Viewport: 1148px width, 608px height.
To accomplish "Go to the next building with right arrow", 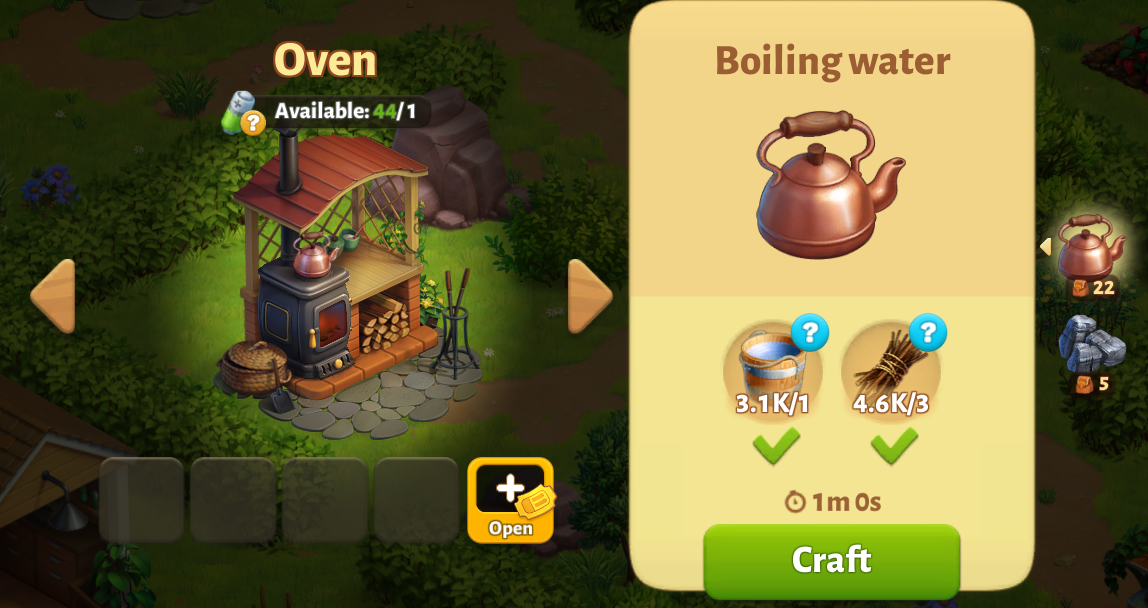I will click(x=590, y=296).
